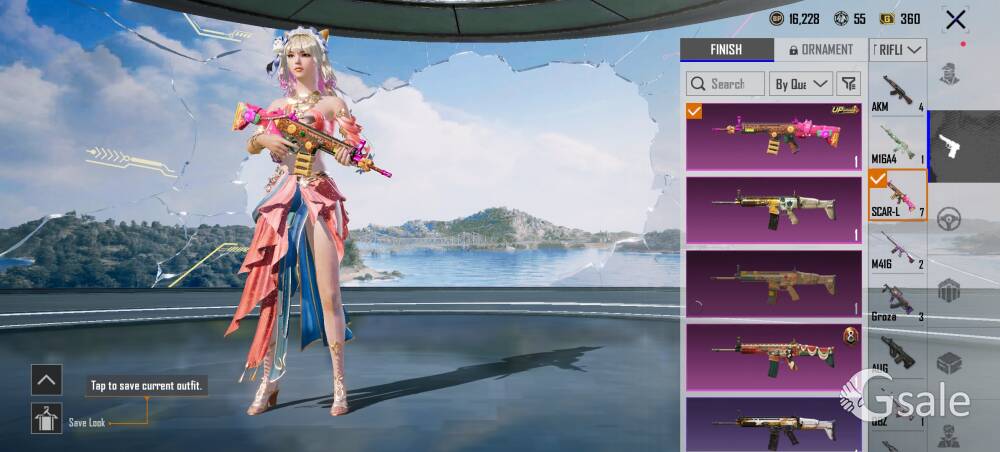Save the current look with hanger icon
This screenshot has width=1000, height=452.
46,419
